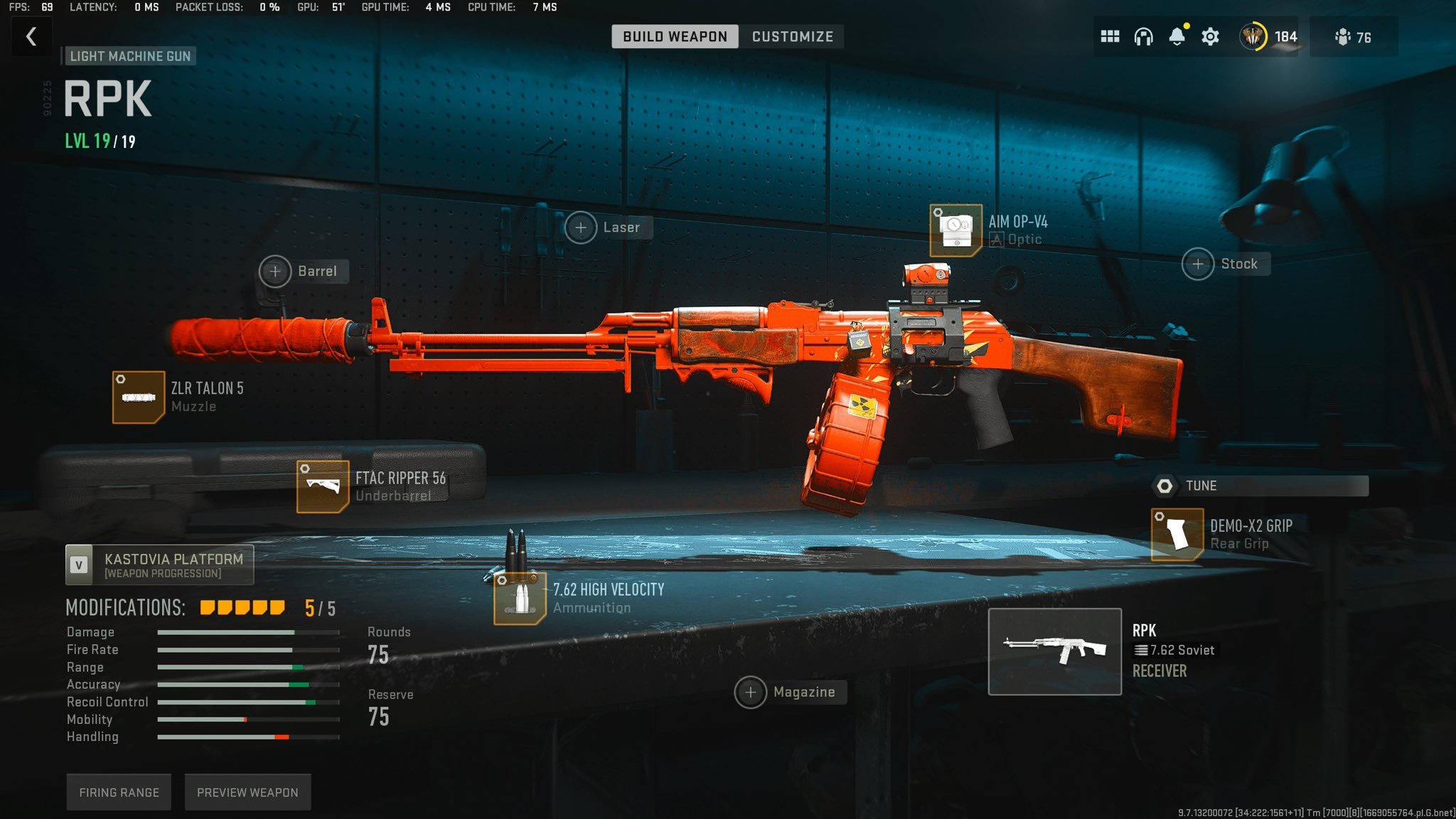The image size is (1456, 819).
Task: Select the RPK receiver thumbnail
Action: 1056,651
